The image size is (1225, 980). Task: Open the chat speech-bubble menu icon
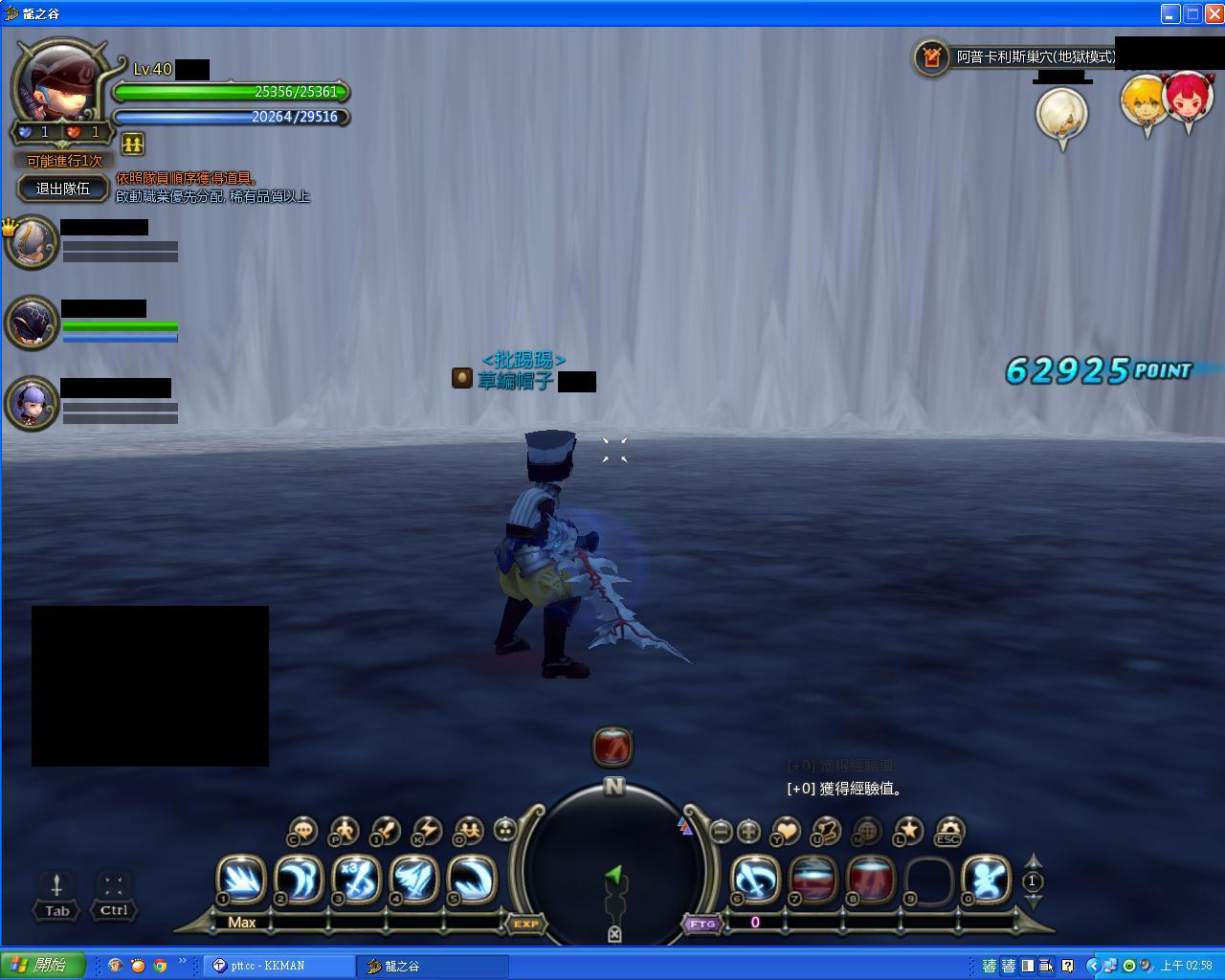click(x=302, y=830)
